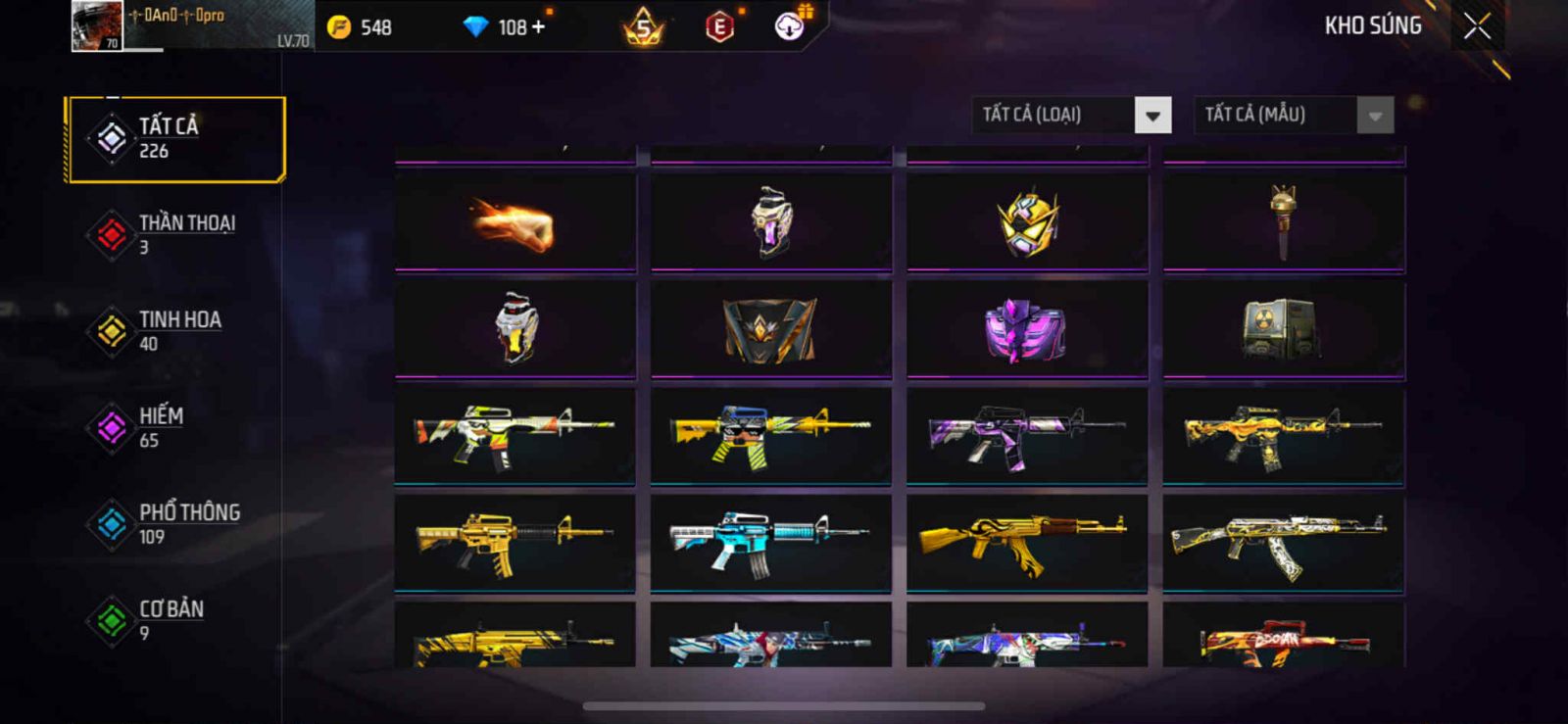The image size is (1568, 724).
Task: Select the Tất Cả category tab
Action: tap(175, 138)
